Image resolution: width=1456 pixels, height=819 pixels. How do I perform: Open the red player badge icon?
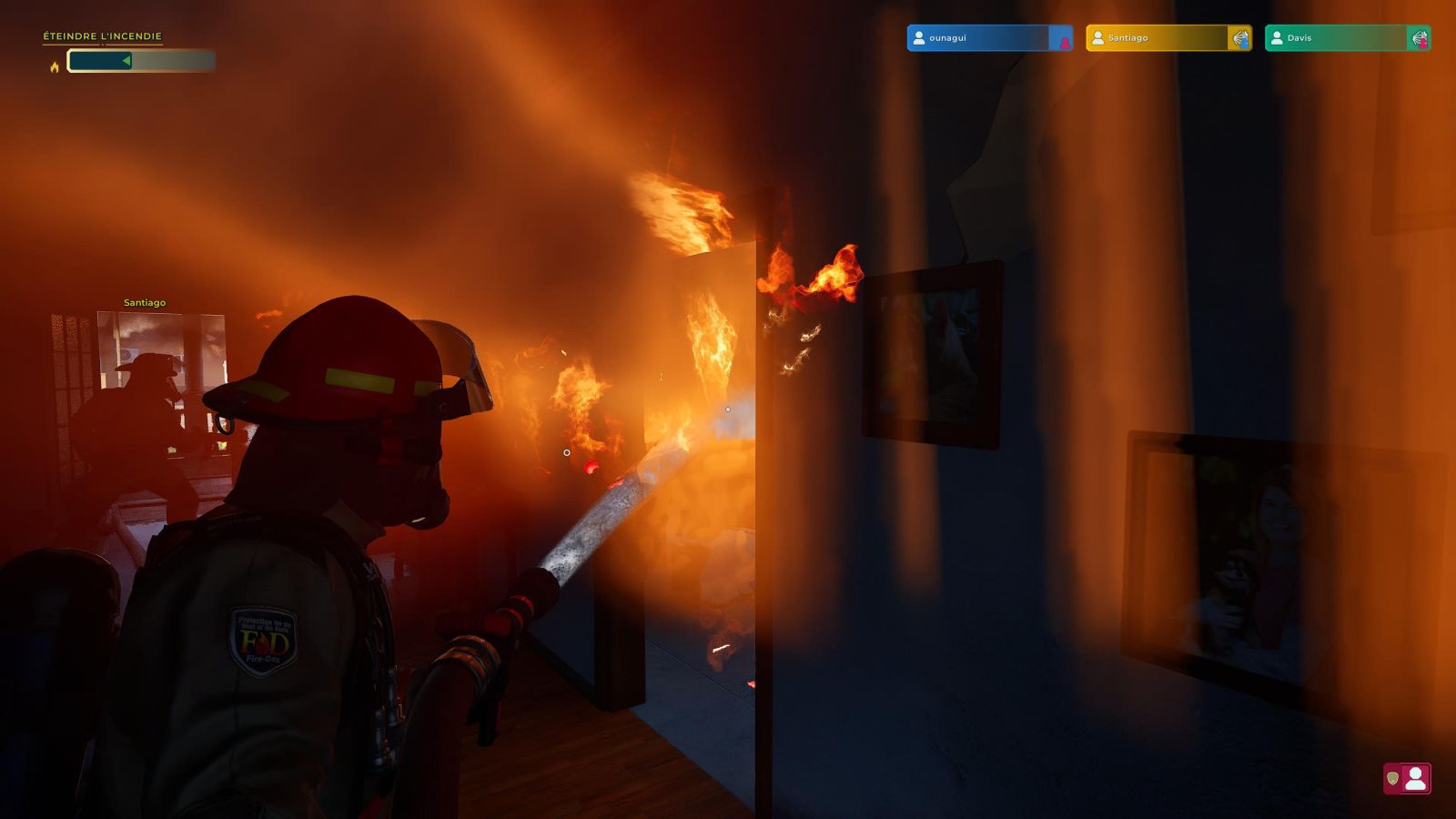click(x=1407, y=779)
